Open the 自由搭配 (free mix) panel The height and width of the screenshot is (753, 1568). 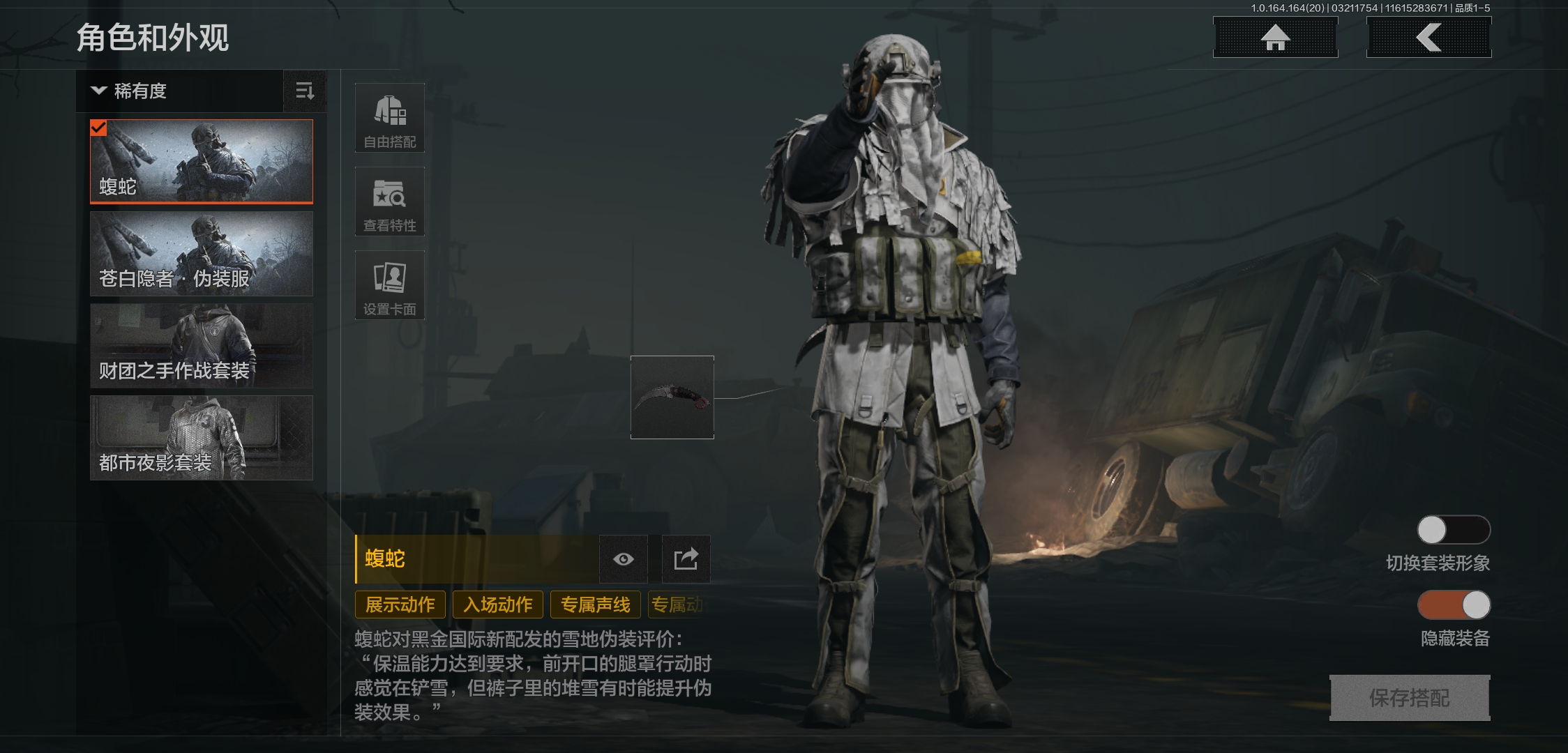[x=390, y=119]
